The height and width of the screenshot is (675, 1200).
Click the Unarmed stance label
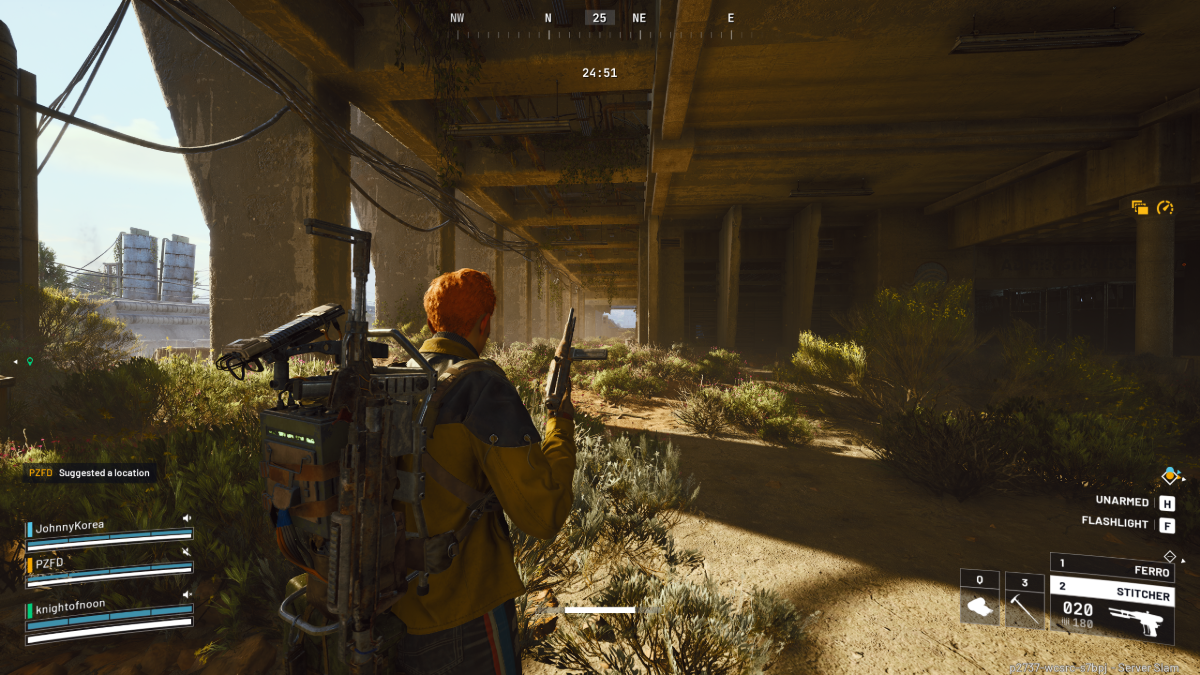tap(1121, 502)
